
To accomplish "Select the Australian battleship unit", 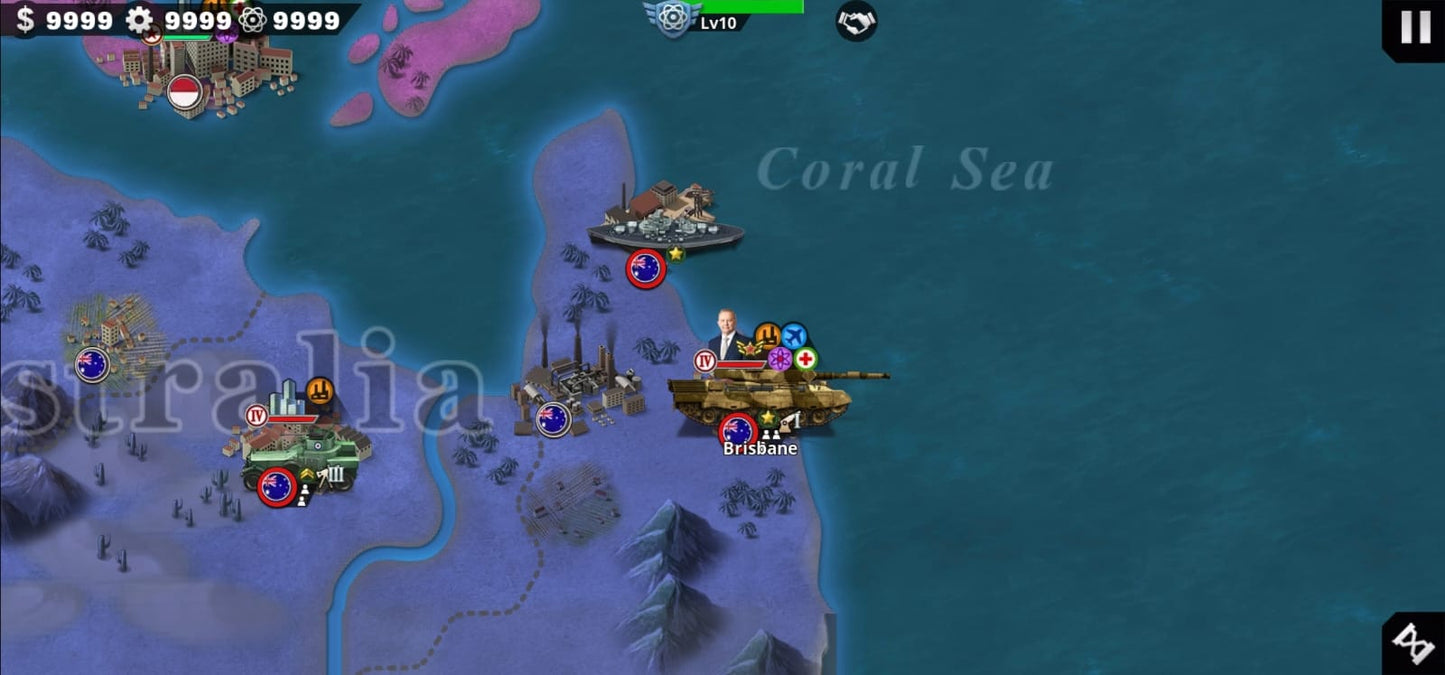I will (x=665, y=229).
